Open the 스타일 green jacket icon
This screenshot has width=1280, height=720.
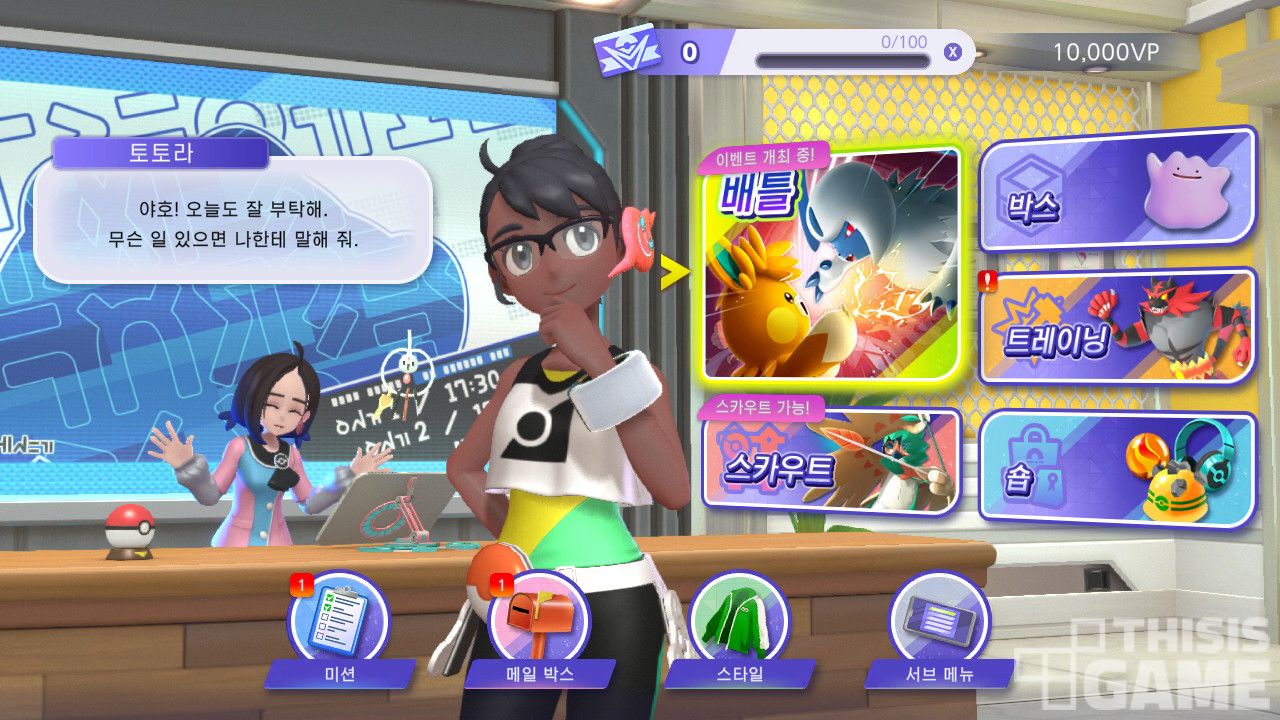coord(739,622)
